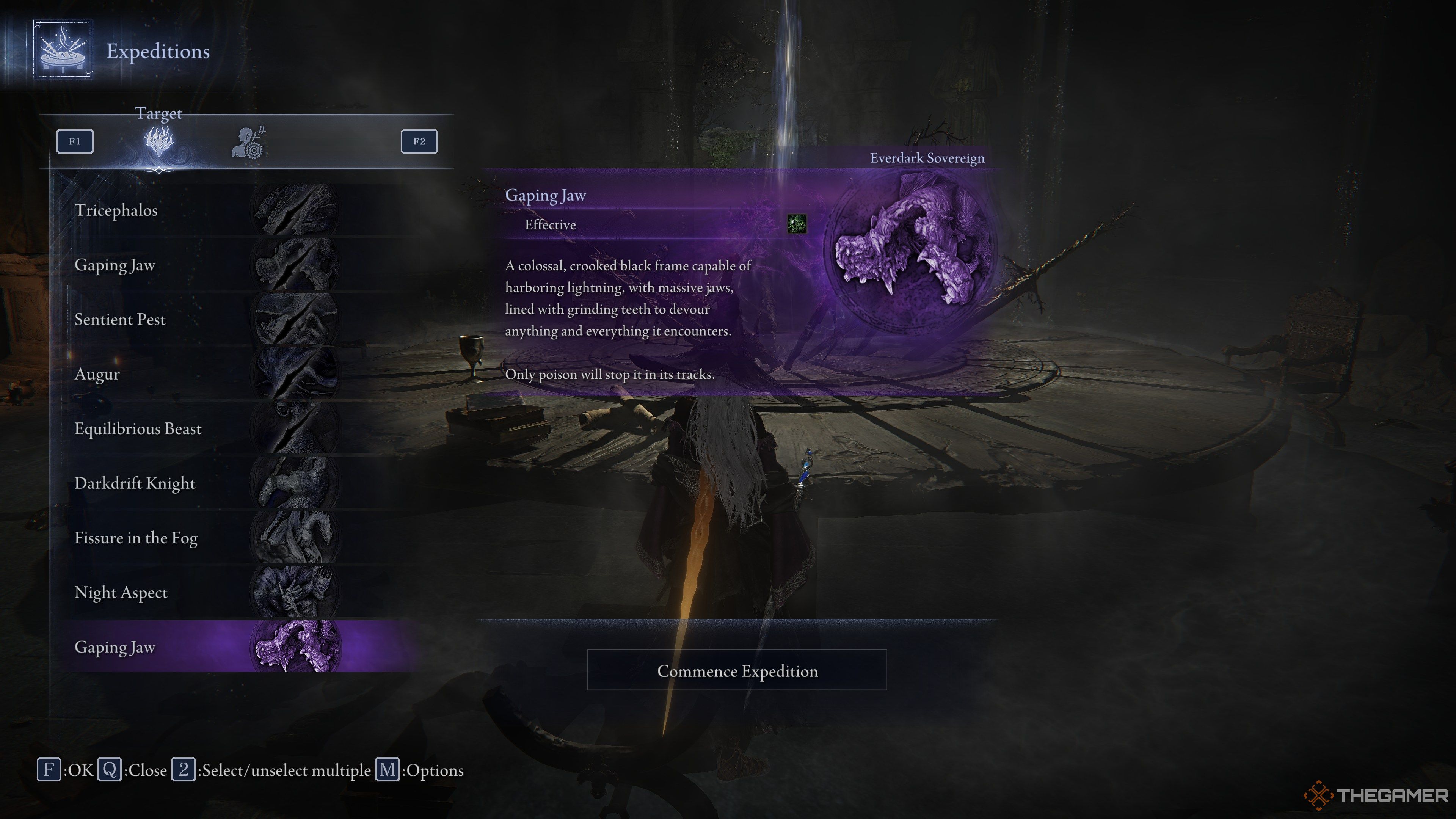The height and width of the screenshot is (819, 1456).
Task: Click the purple highlighted Gaping Jaw entry
Action: tap(226, 646)
